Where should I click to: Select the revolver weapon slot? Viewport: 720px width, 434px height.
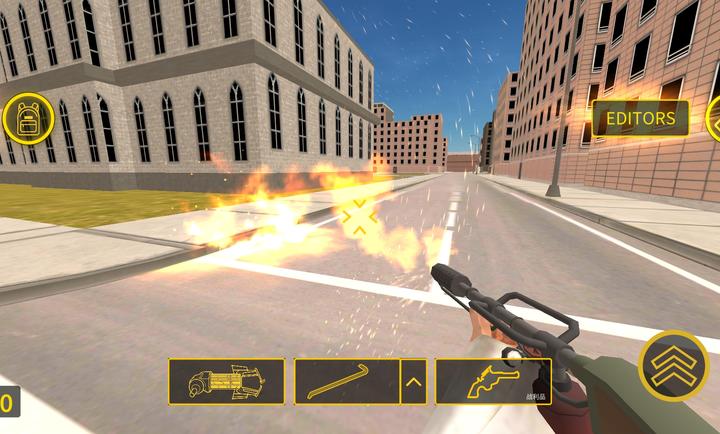coord(493,381)
